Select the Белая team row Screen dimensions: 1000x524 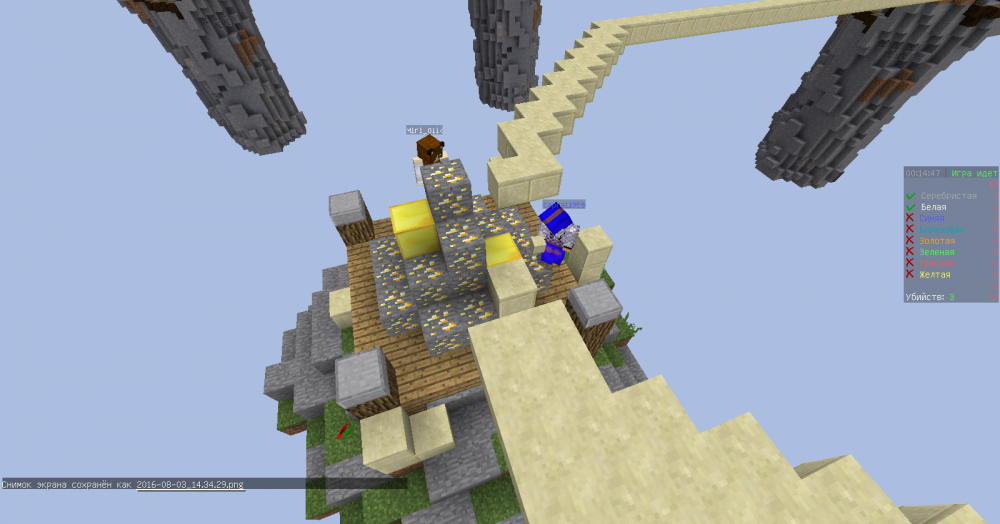[933, 207]
